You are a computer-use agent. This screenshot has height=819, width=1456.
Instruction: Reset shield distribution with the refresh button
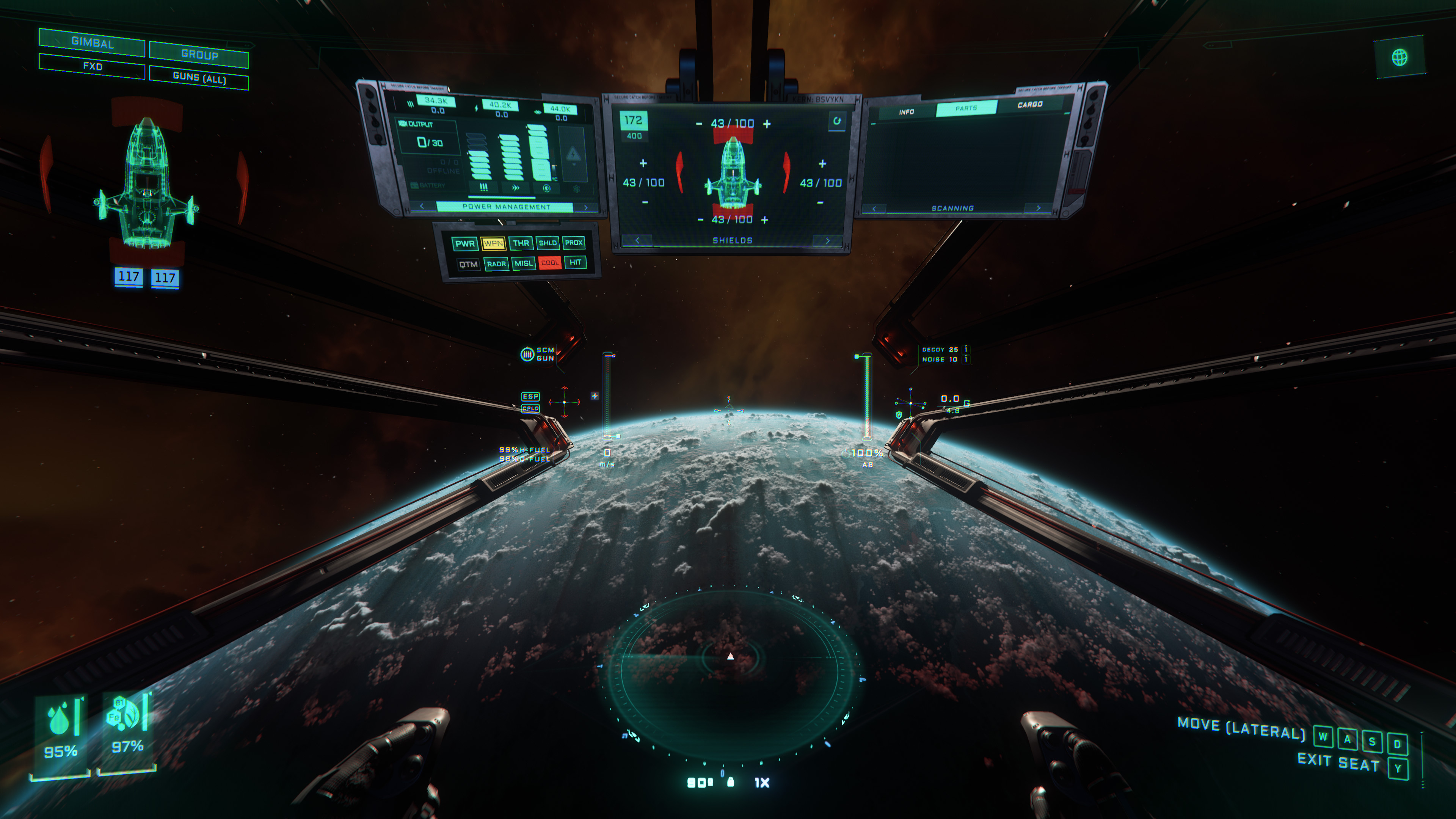(x=836, y=121)
